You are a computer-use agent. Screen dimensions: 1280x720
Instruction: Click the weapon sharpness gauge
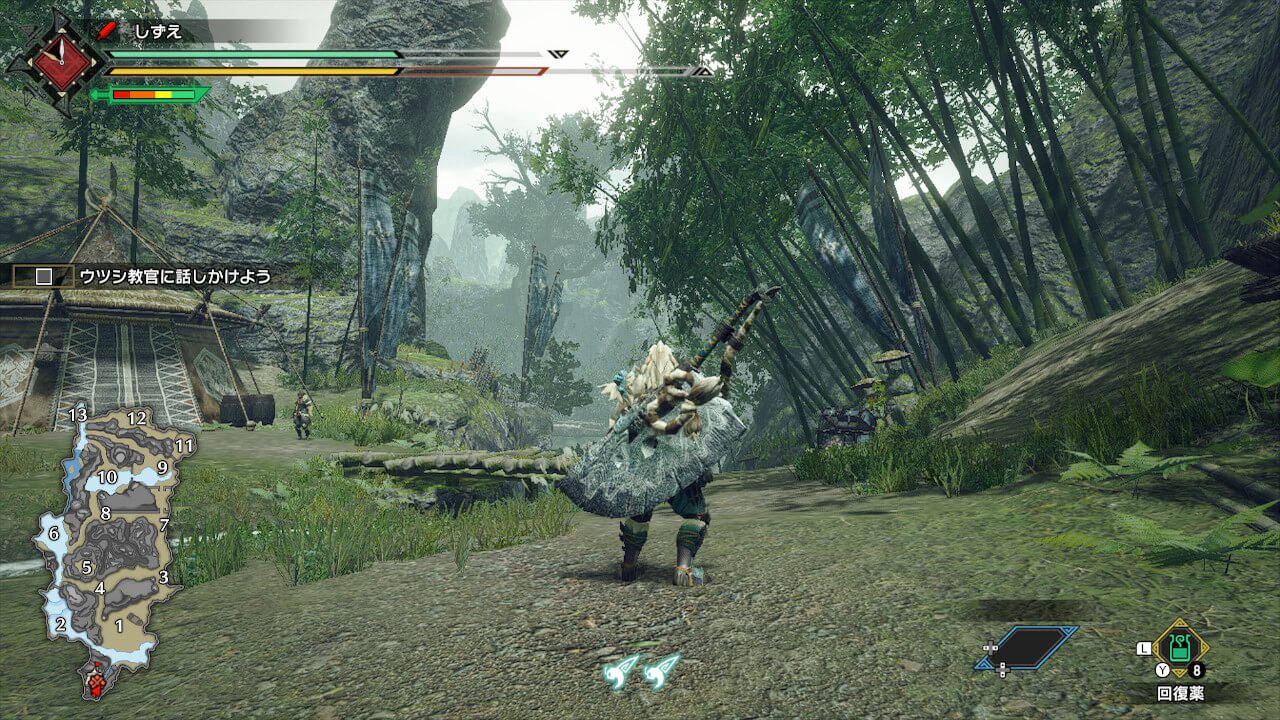tap(151, 96)
